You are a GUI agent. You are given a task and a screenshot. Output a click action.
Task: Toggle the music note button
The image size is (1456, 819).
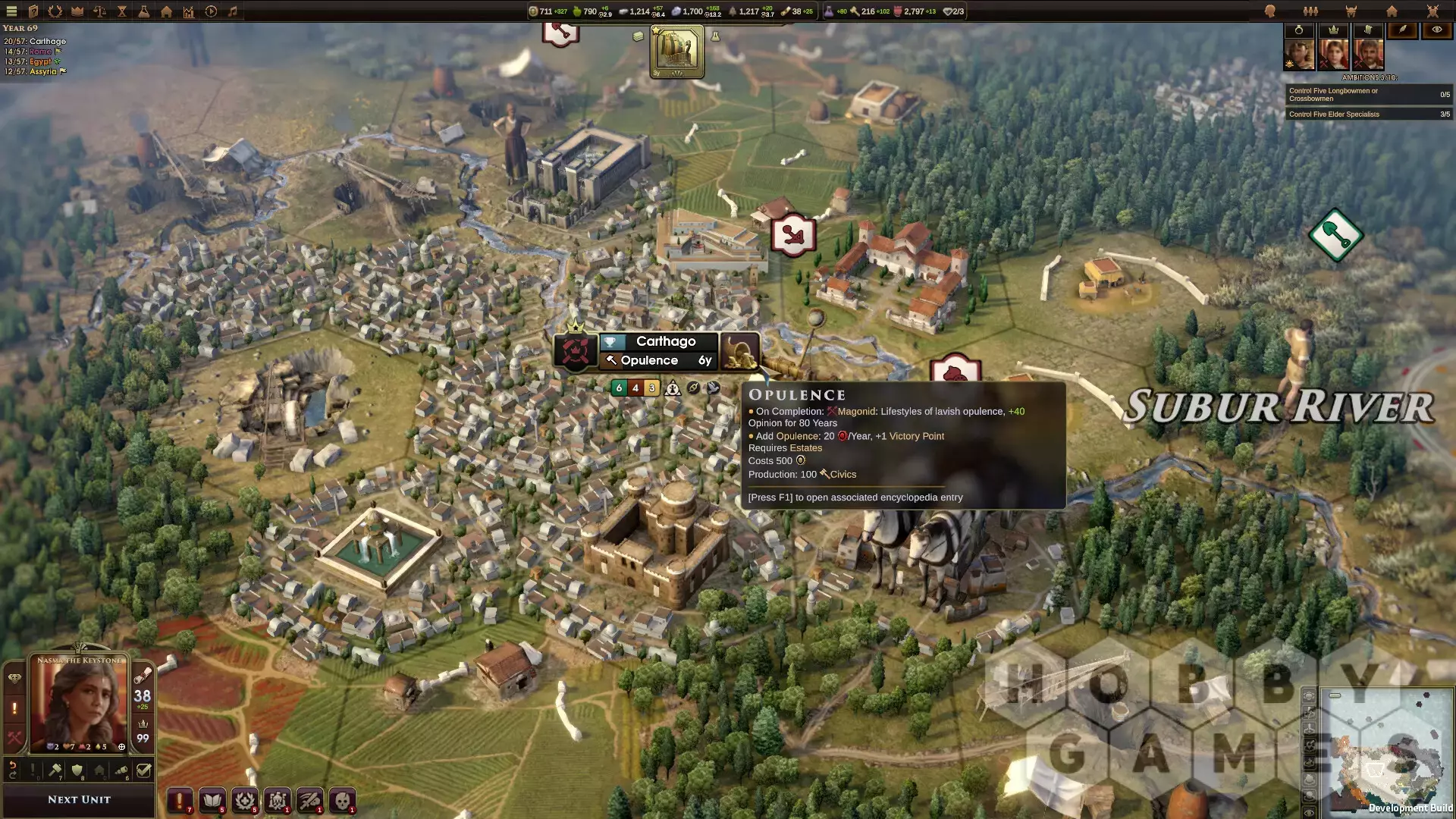coord(233,11)
